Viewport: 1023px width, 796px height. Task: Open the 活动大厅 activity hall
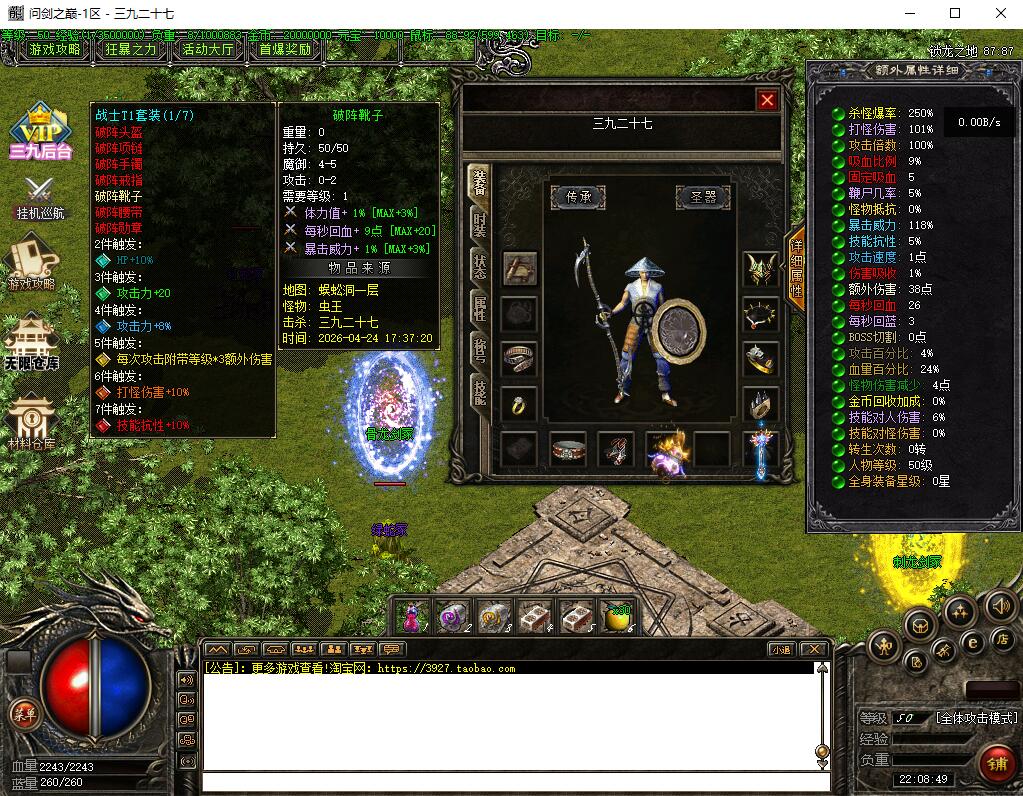click(x=208, y=49)
